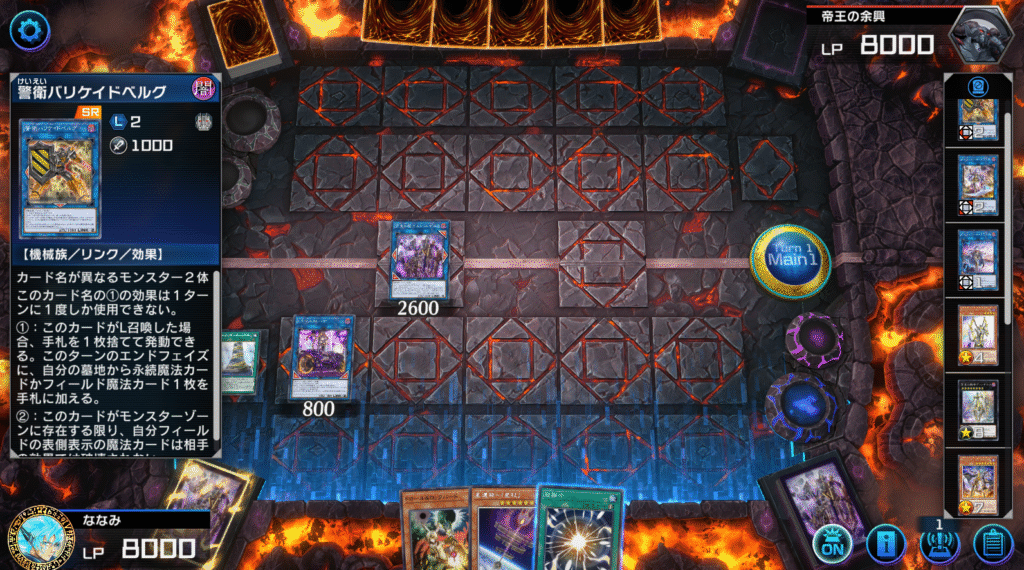Open the duel log clipboard
Viewport: 1024px width, 570px height.
coord(992,543)
